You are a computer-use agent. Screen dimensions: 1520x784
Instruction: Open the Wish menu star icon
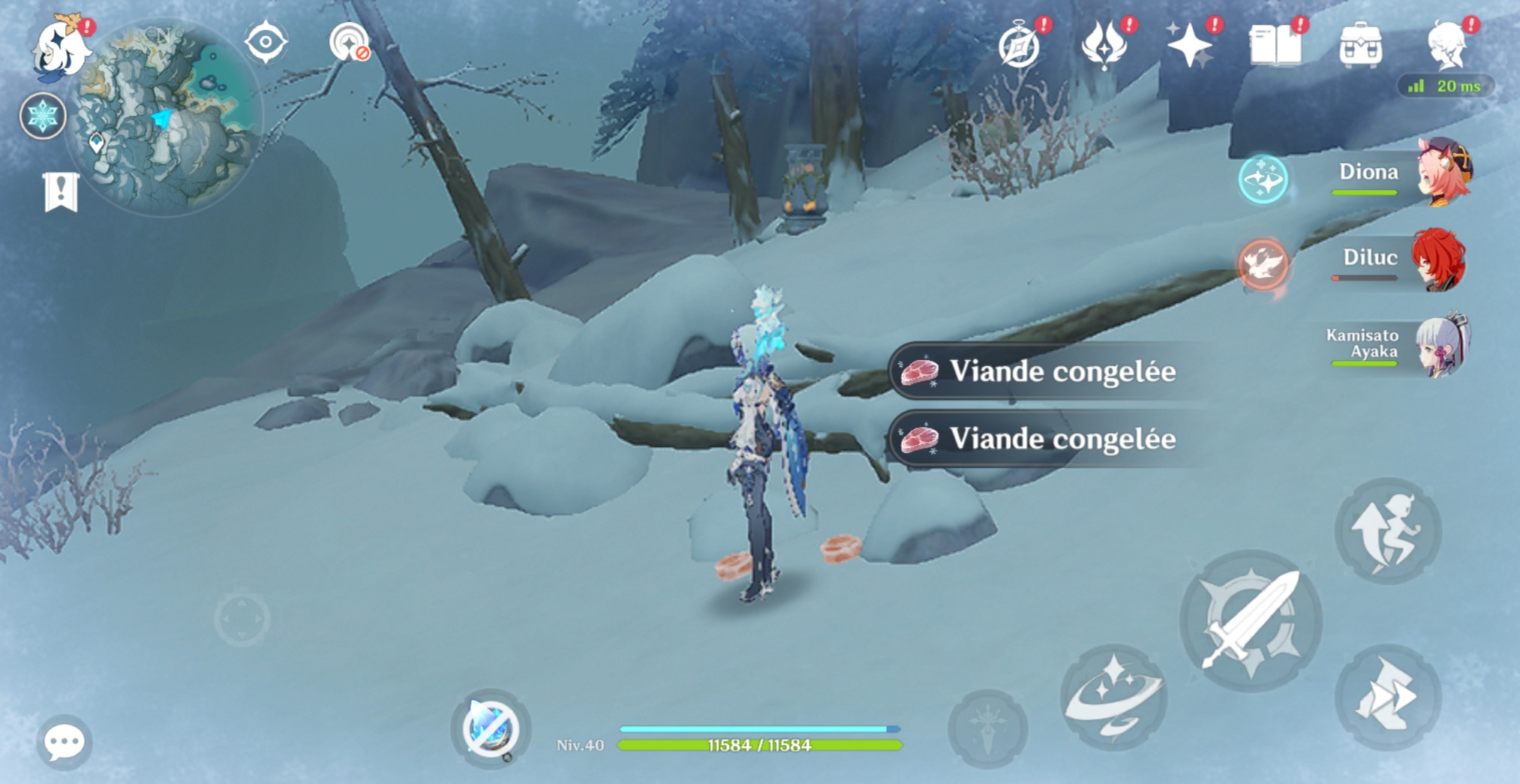1194,44
